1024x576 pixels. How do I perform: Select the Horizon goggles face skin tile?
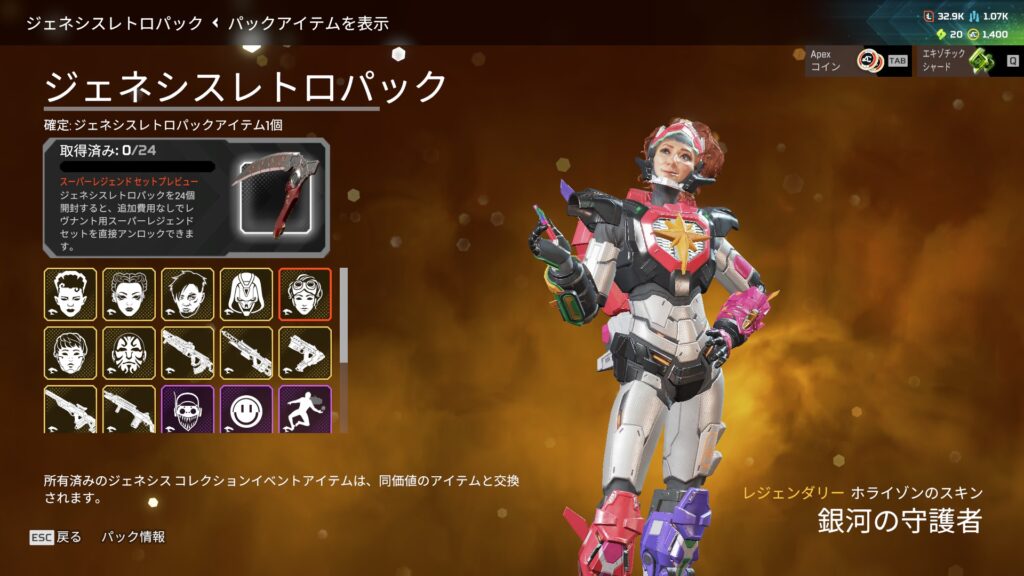305,294
